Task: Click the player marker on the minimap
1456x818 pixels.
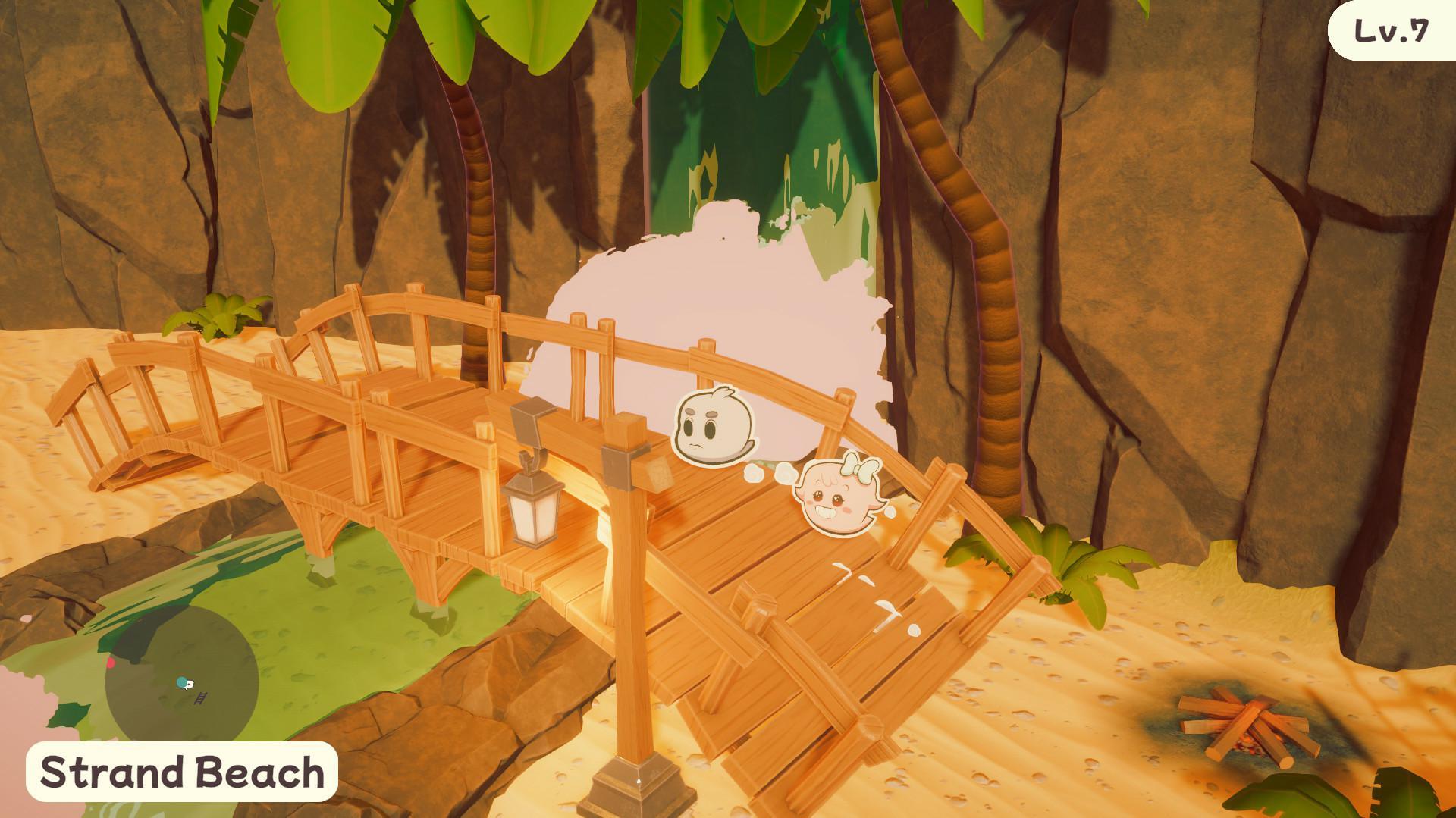Action: pyautogui.click(x=181, y=682)
